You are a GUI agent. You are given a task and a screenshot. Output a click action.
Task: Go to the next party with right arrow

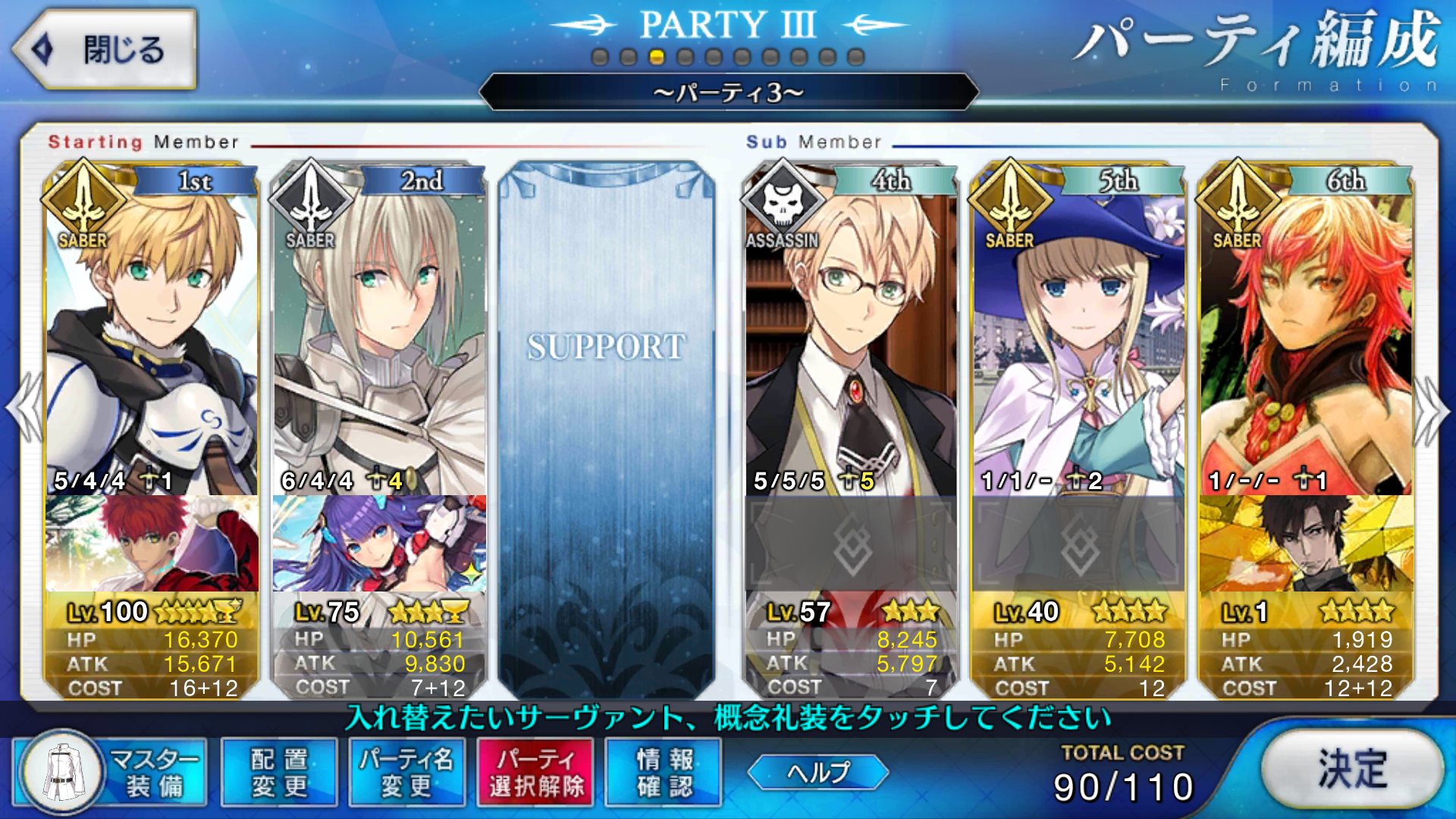1432,409
